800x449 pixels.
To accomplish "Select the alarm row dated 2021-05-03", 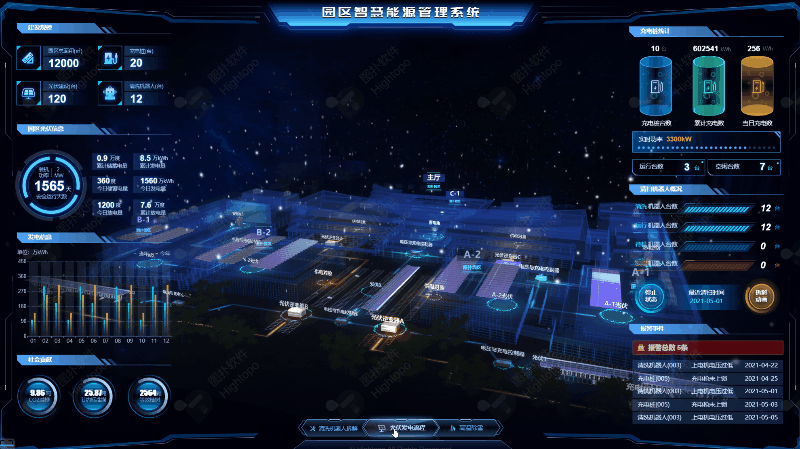I will (x=704, y=404).
